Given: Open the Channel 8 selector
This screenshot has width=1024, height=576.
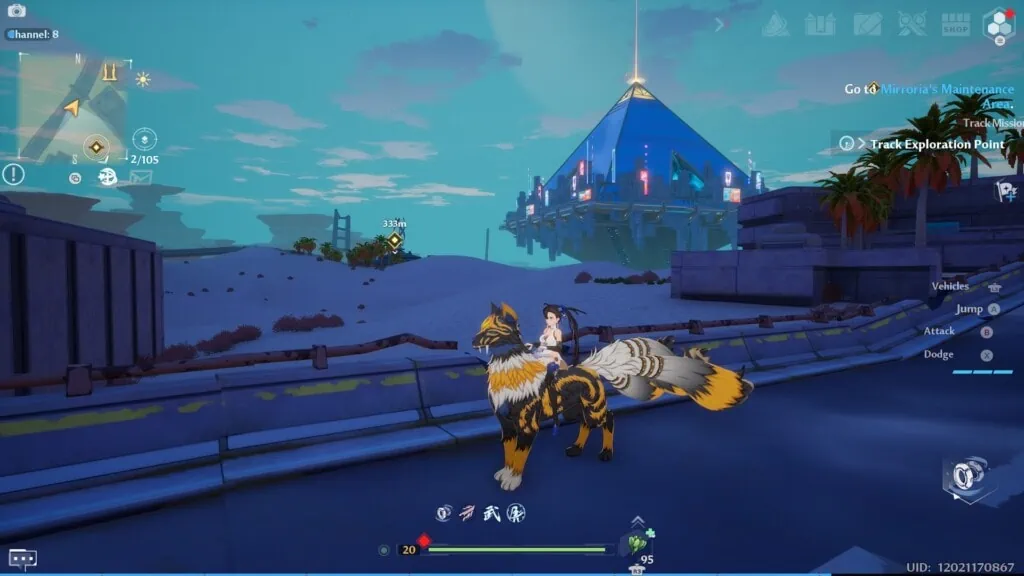Looking at the screenshot, I should pos(34,34).
